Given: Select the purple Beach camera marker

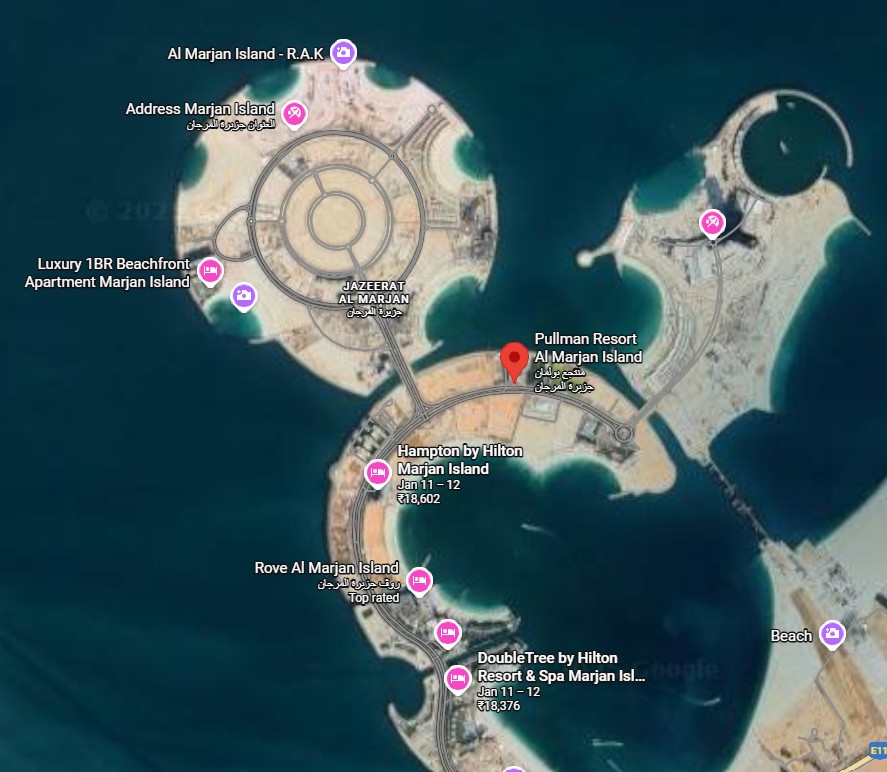Looking at the screenshot, I should [832, 634].
